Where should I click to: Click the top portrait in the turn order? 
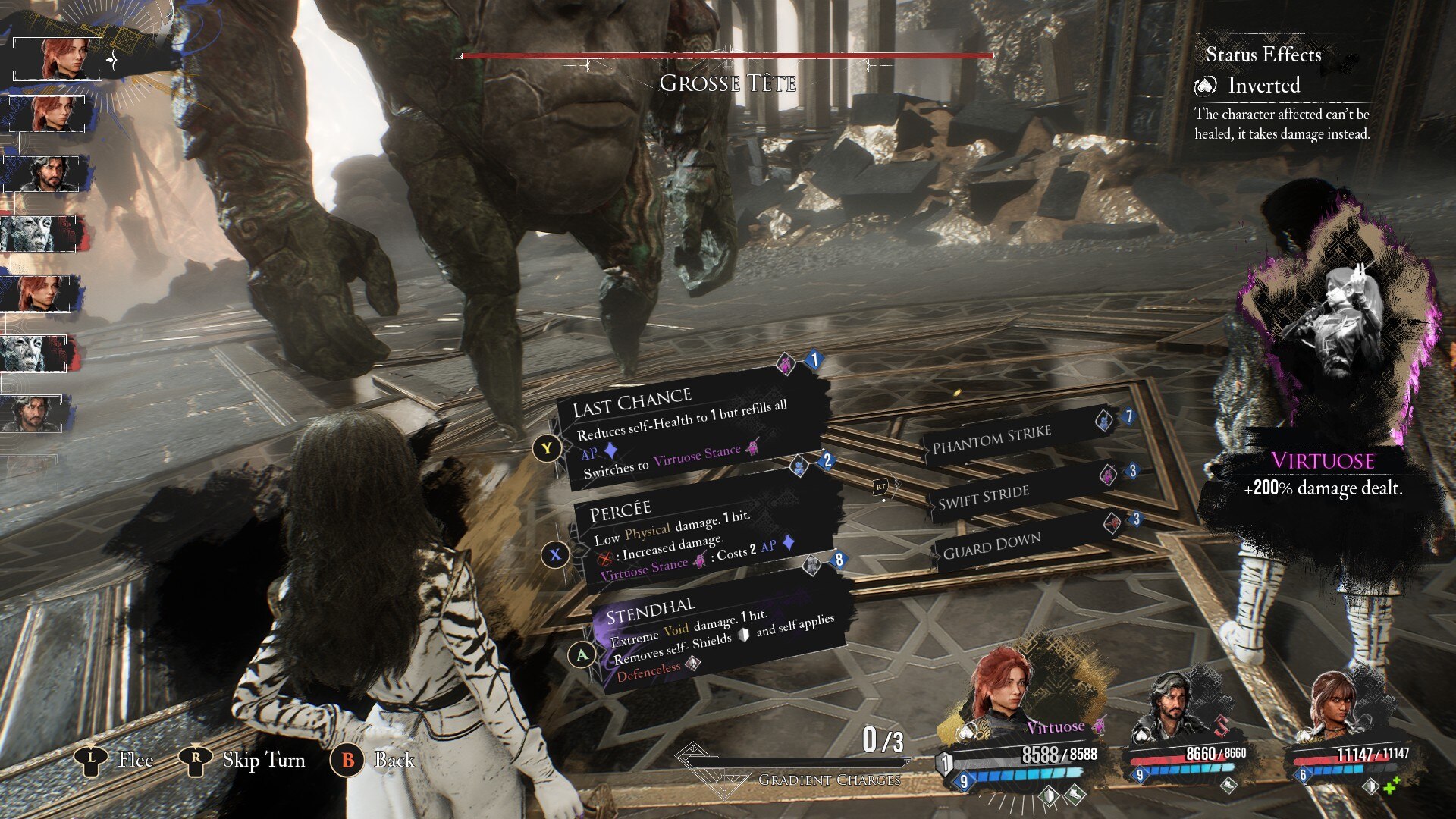(58, 58)
